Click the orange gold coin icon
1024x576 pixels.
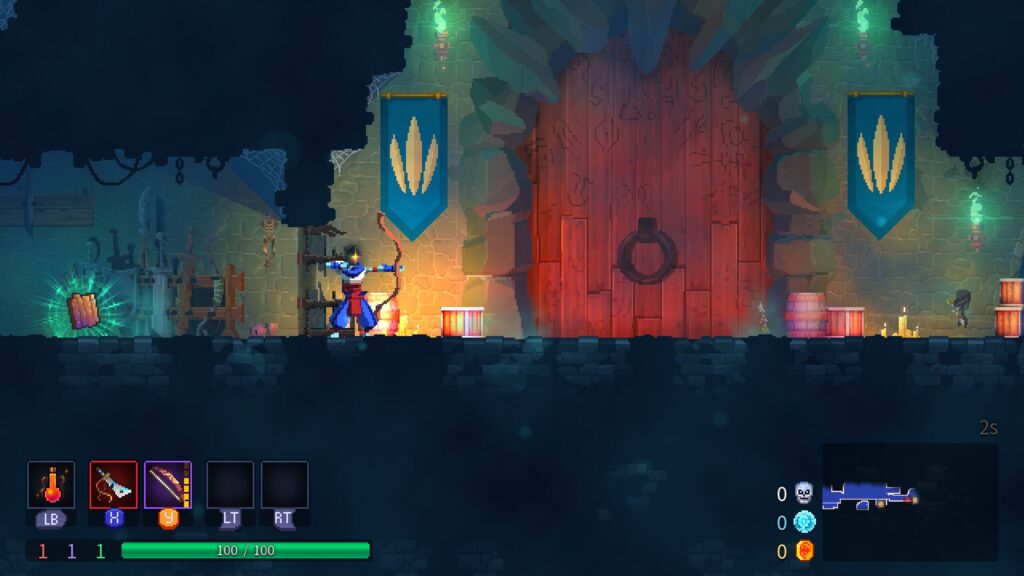click(804, 551)
